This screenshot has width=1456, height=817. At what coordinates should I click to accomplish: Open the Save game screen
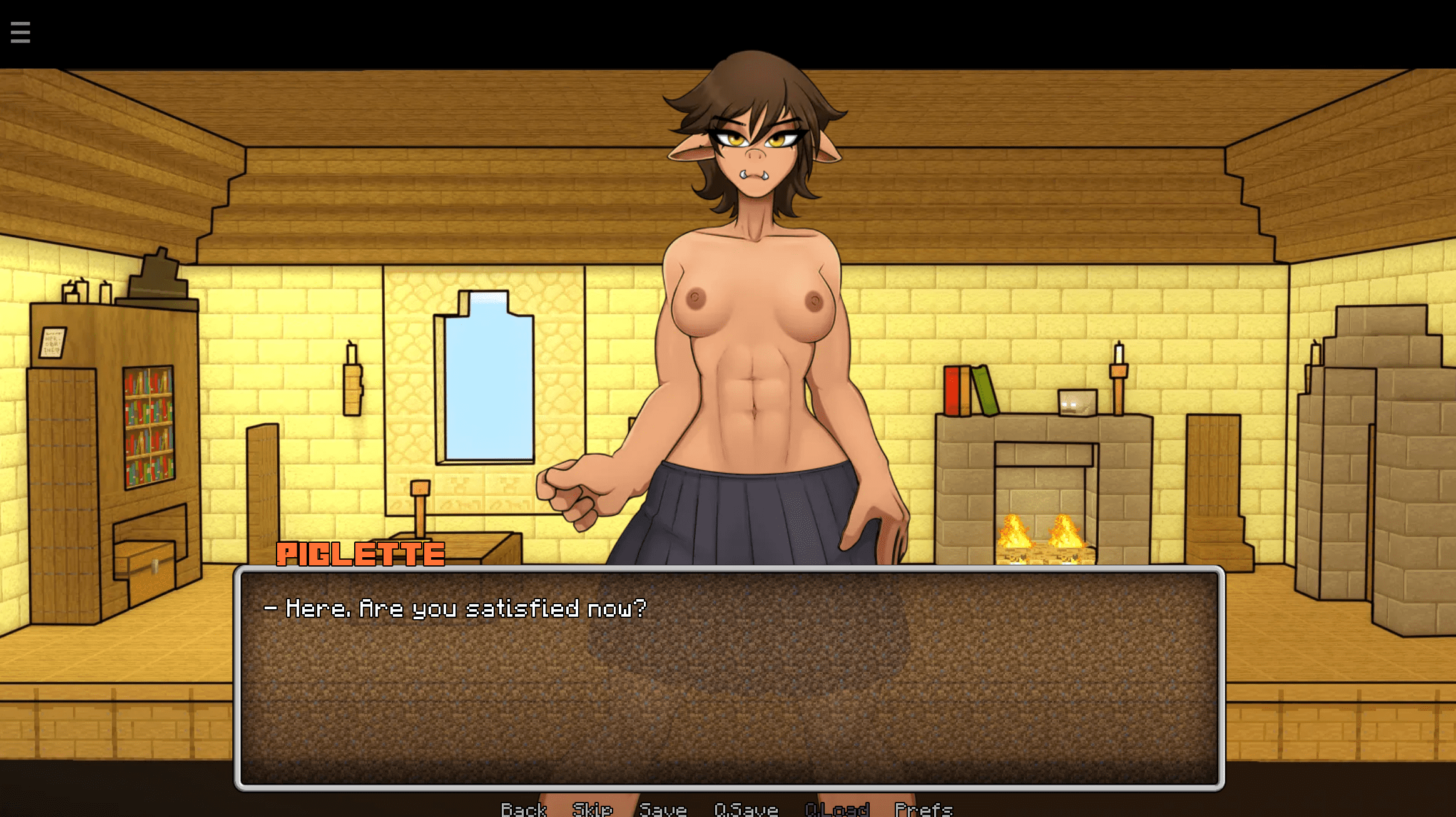tap(663, 809)
